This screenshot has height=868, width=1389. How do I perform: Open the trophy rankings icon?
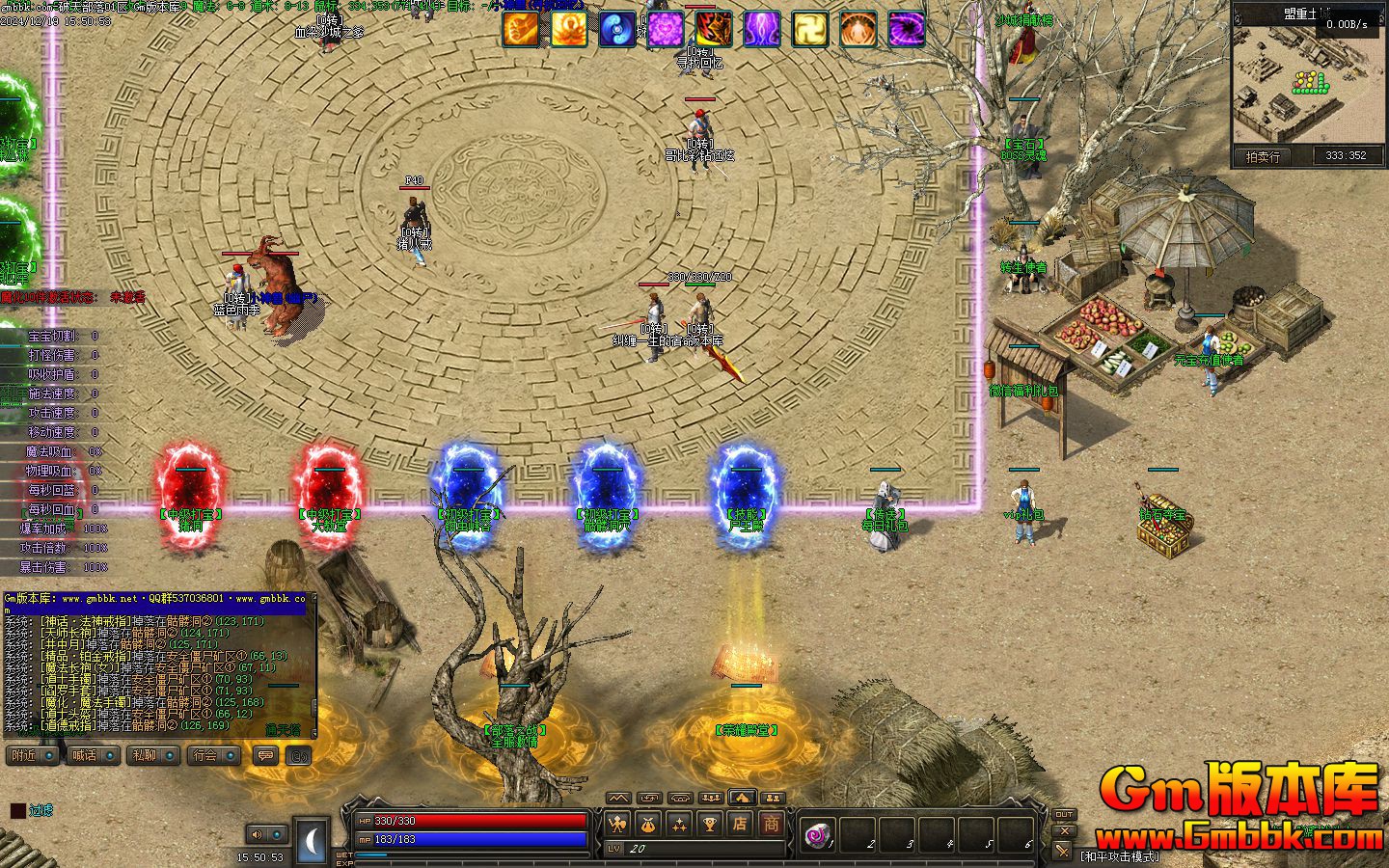710,824
